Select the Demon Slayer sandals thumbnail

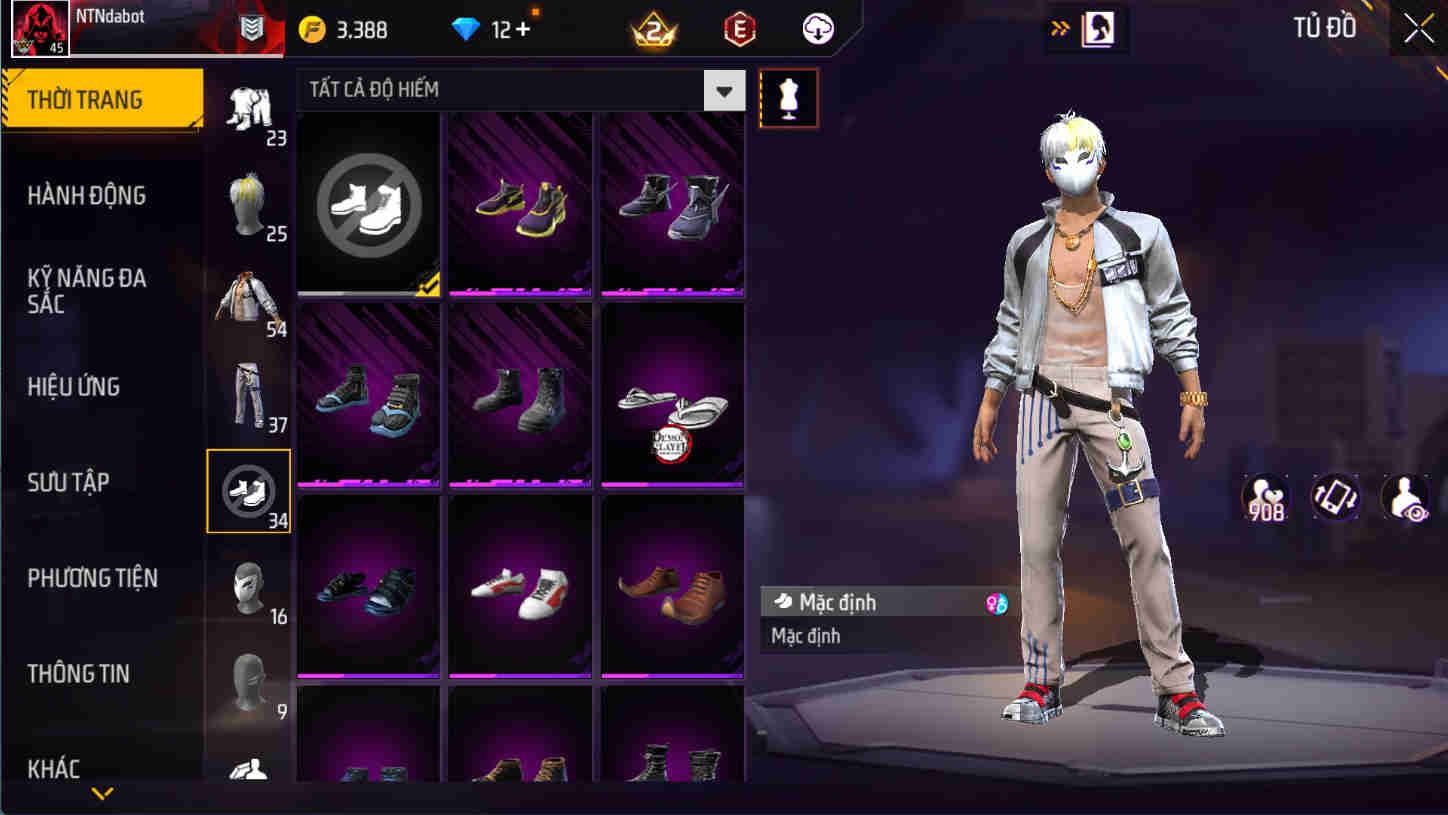(x=672, y=393)
